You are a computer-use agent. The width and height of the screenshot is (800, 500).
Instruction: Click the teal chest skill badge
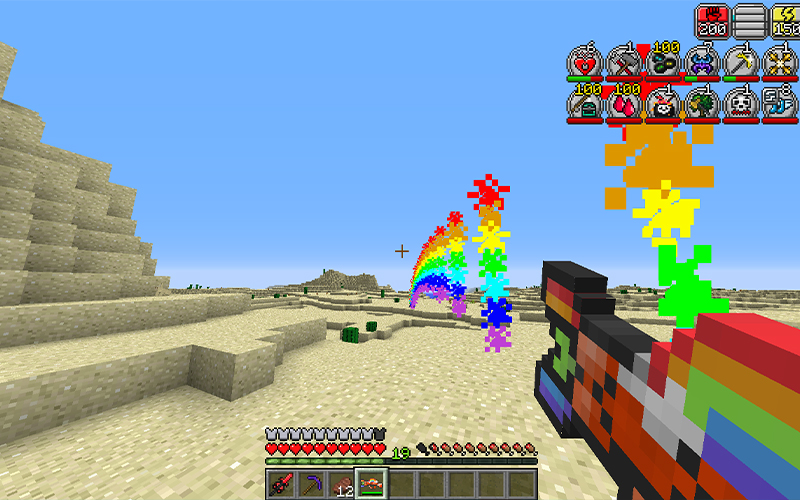tap(584, 104)
